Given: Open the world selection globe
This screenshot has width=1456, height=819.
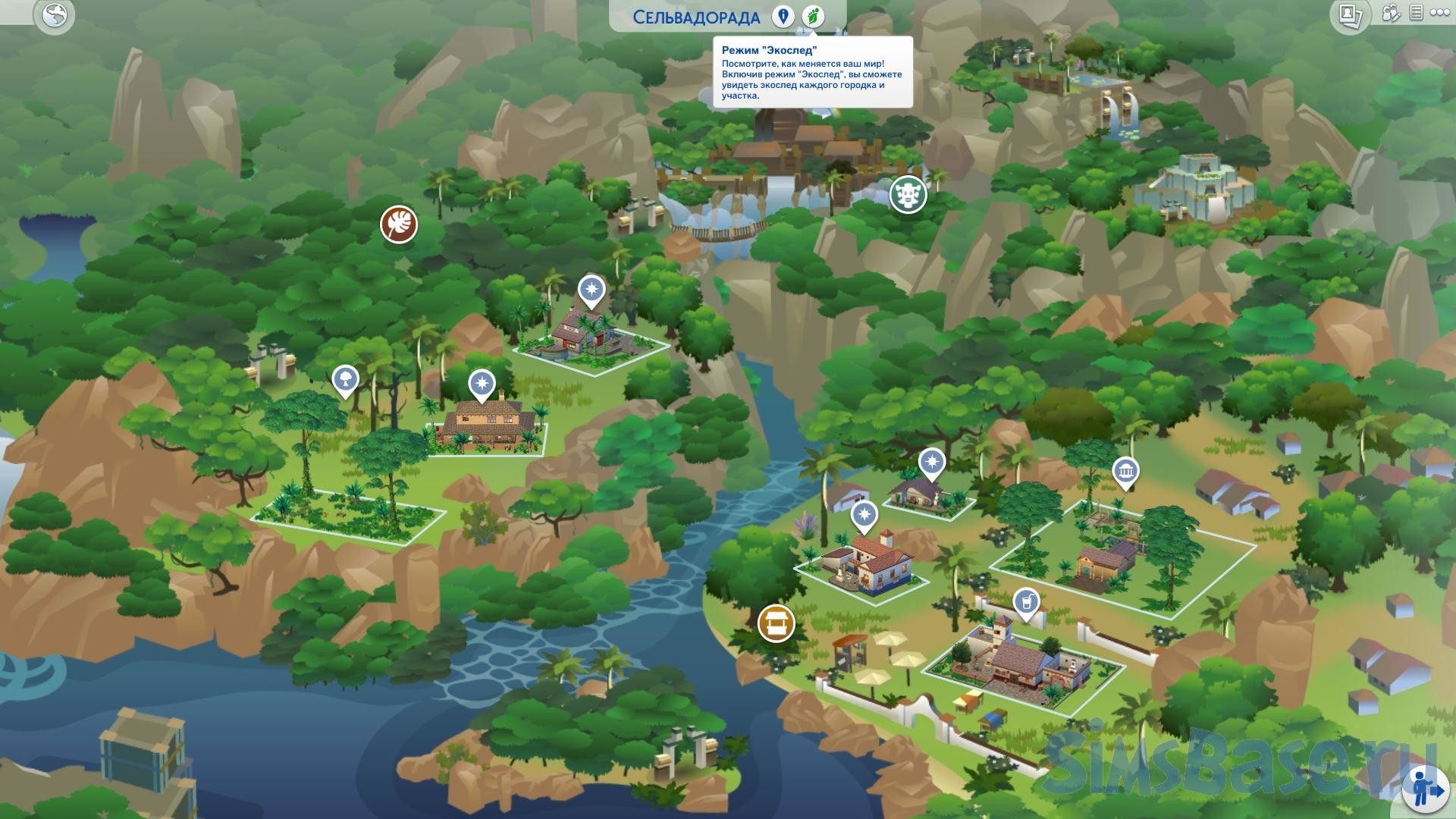Looking at the screenshot, I should click(55, 15).
